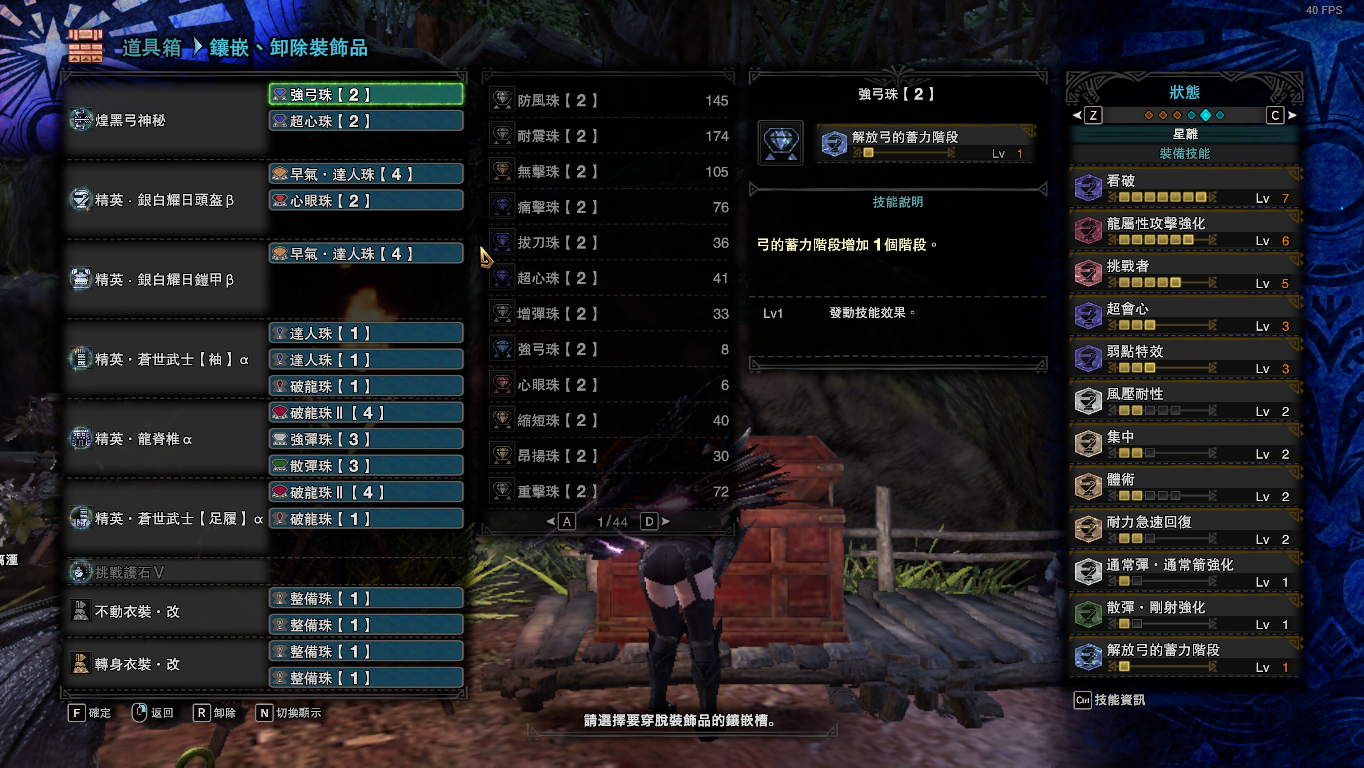This screenshot has width=1364, height=768.
Task: Select the 強弓珠【2】 slot on 煌黑弓神秘
Action: [366, 95]
